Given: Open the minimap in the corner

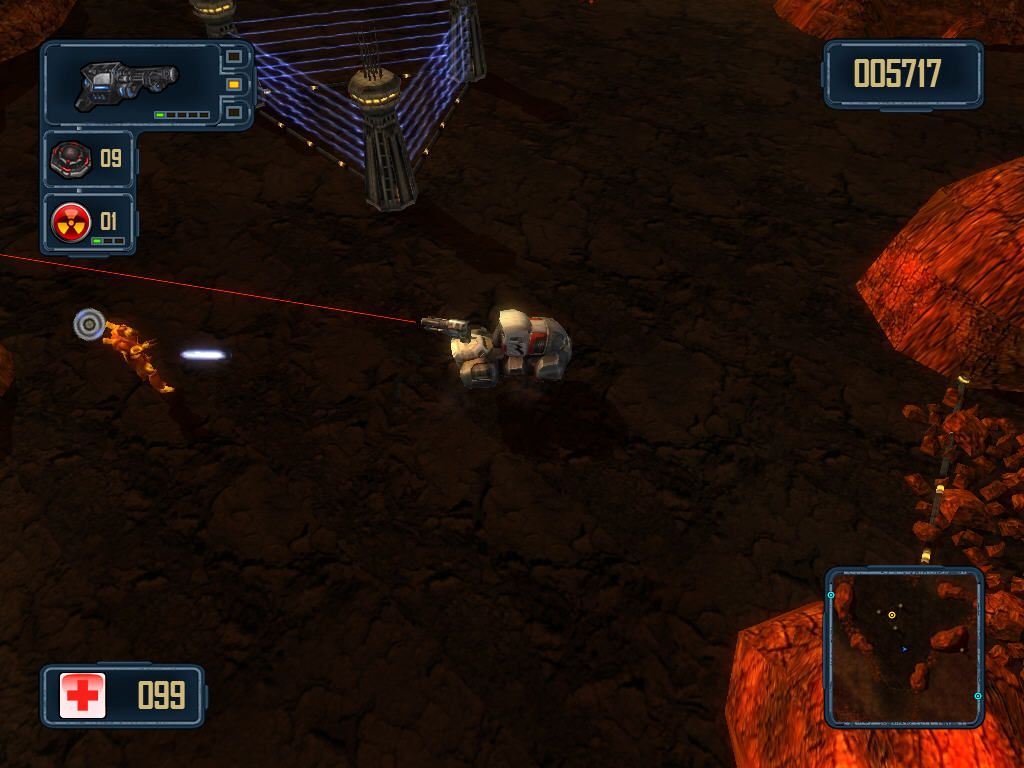Looking at the screenshot, I should (904, 646).
